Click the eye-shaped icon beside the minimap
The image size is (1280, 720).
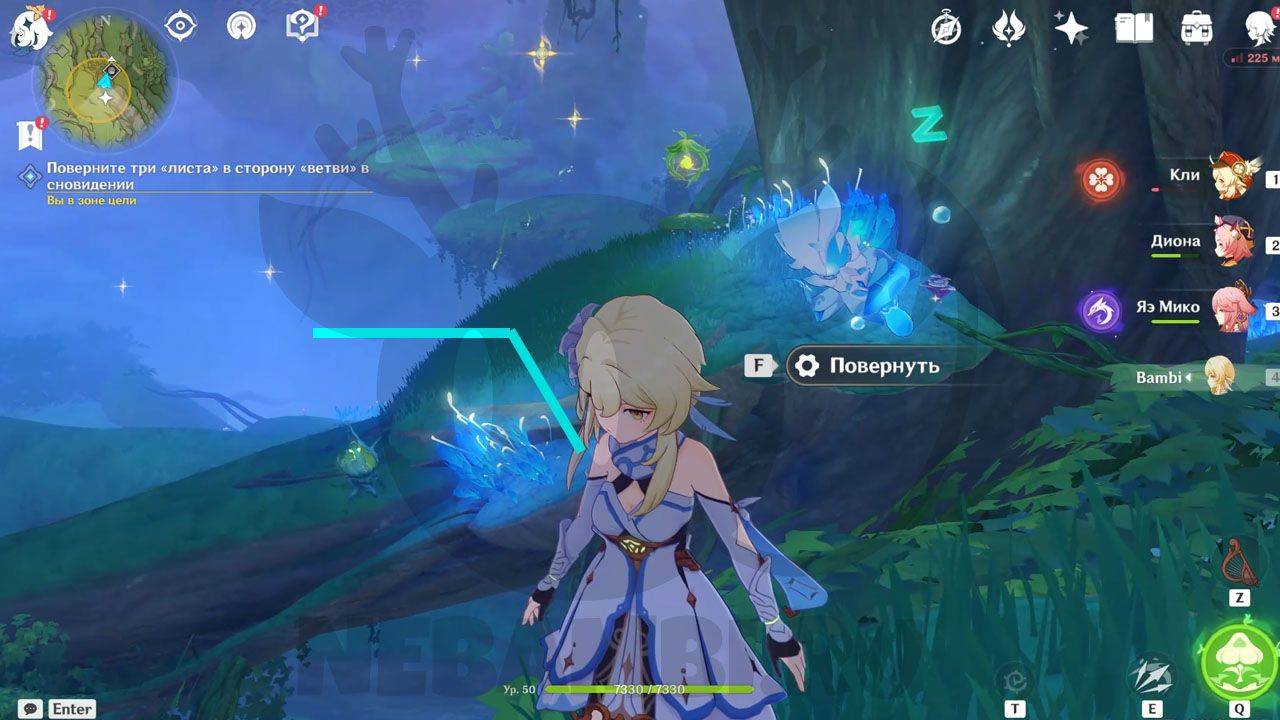point(180,26)
